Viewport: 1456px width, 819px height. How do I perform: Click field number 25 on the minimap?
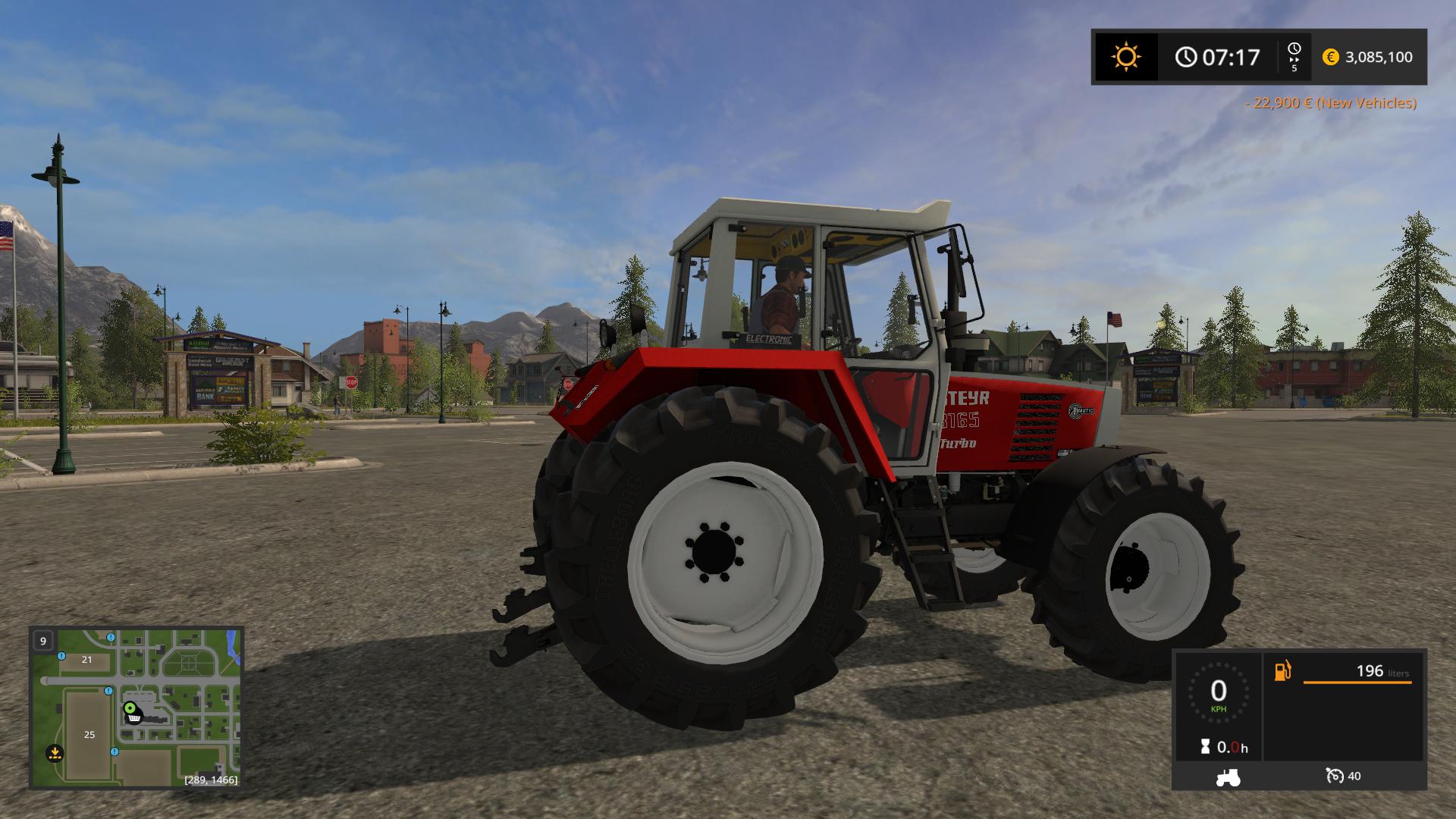[89, 735]
